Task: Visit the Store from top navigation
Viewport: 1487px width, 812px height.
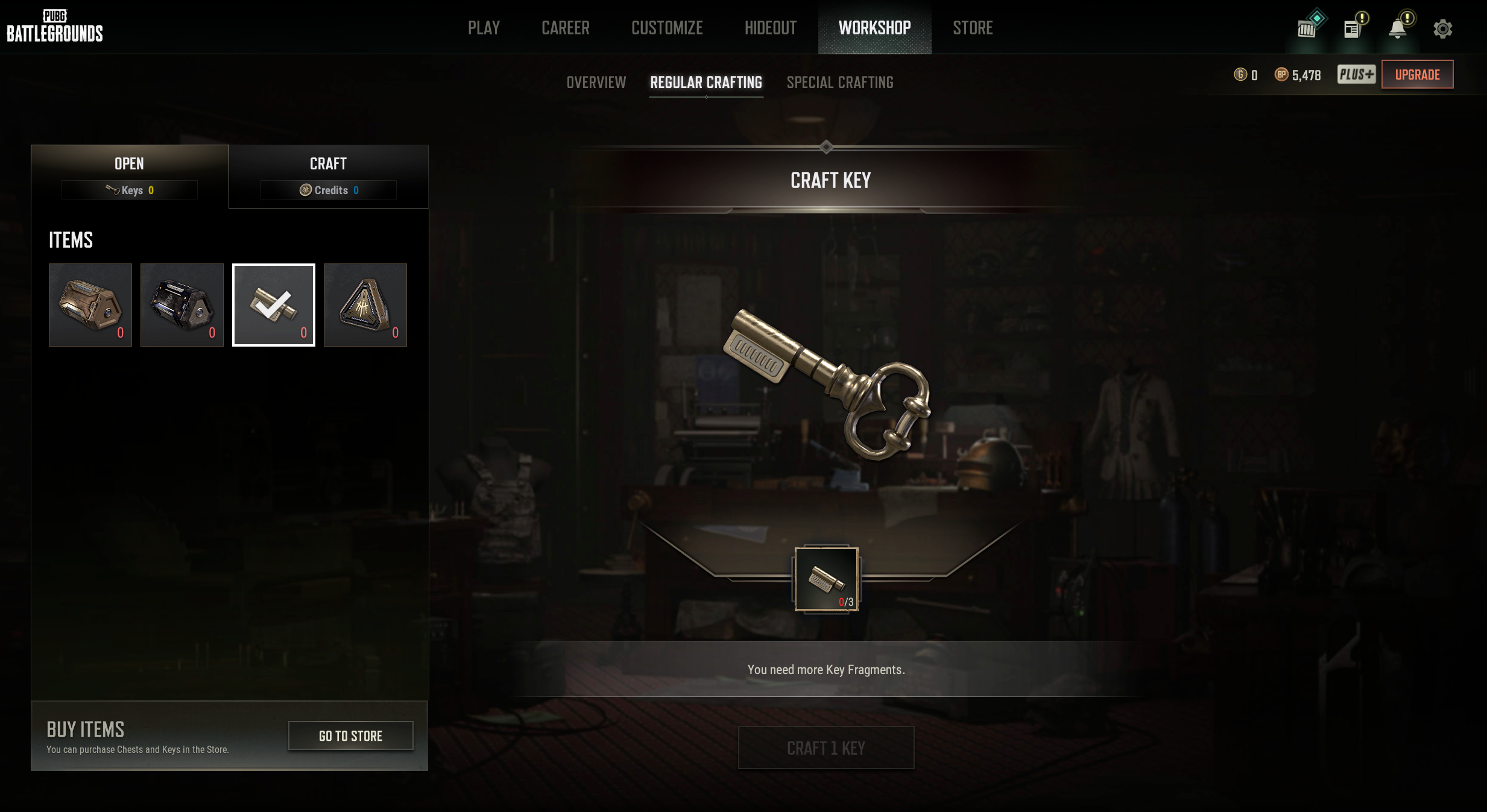Action: pyautogui.click(x=972, y=28)
